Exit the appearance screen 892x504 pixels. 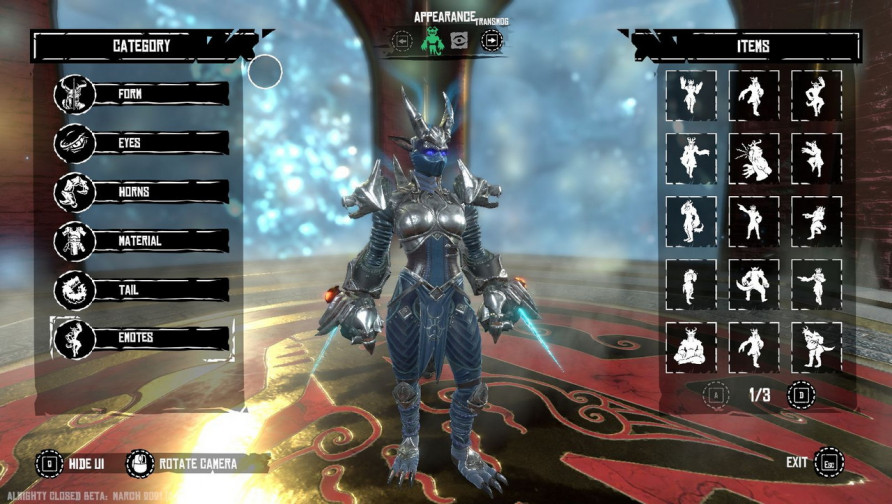pos(829,462)
